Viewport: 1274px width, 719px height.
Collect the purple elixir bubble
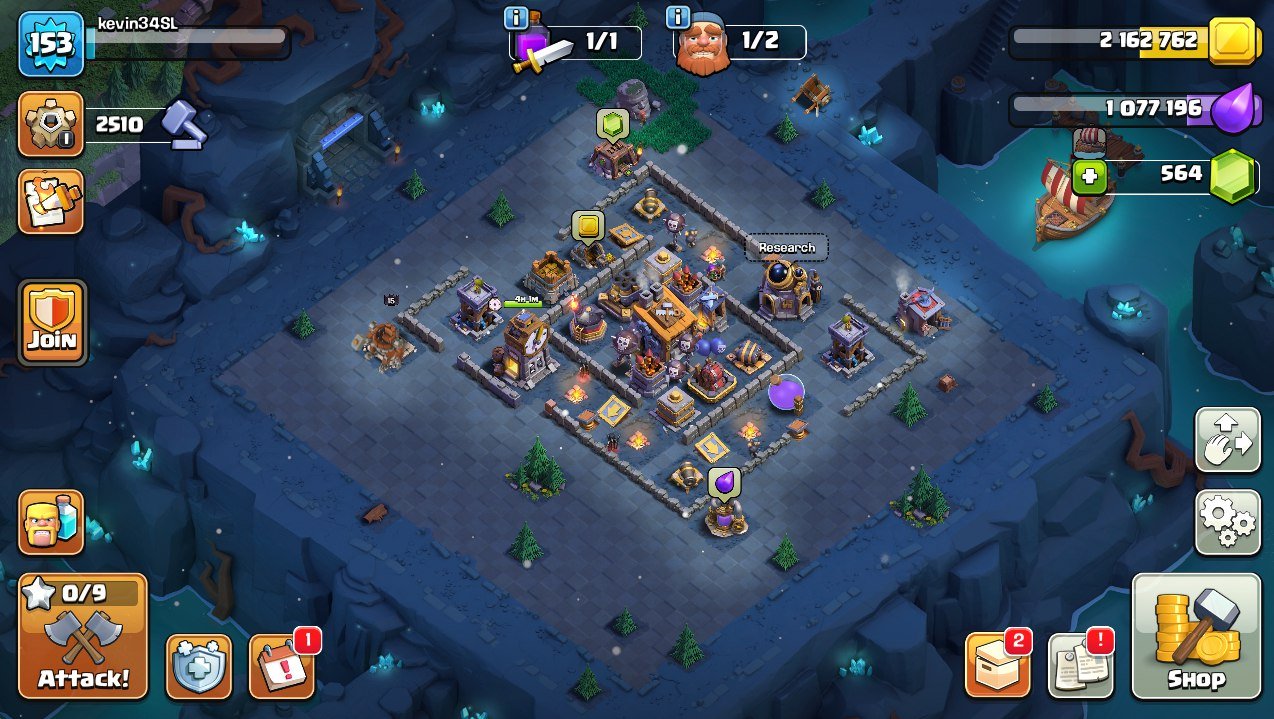point(724,482)
